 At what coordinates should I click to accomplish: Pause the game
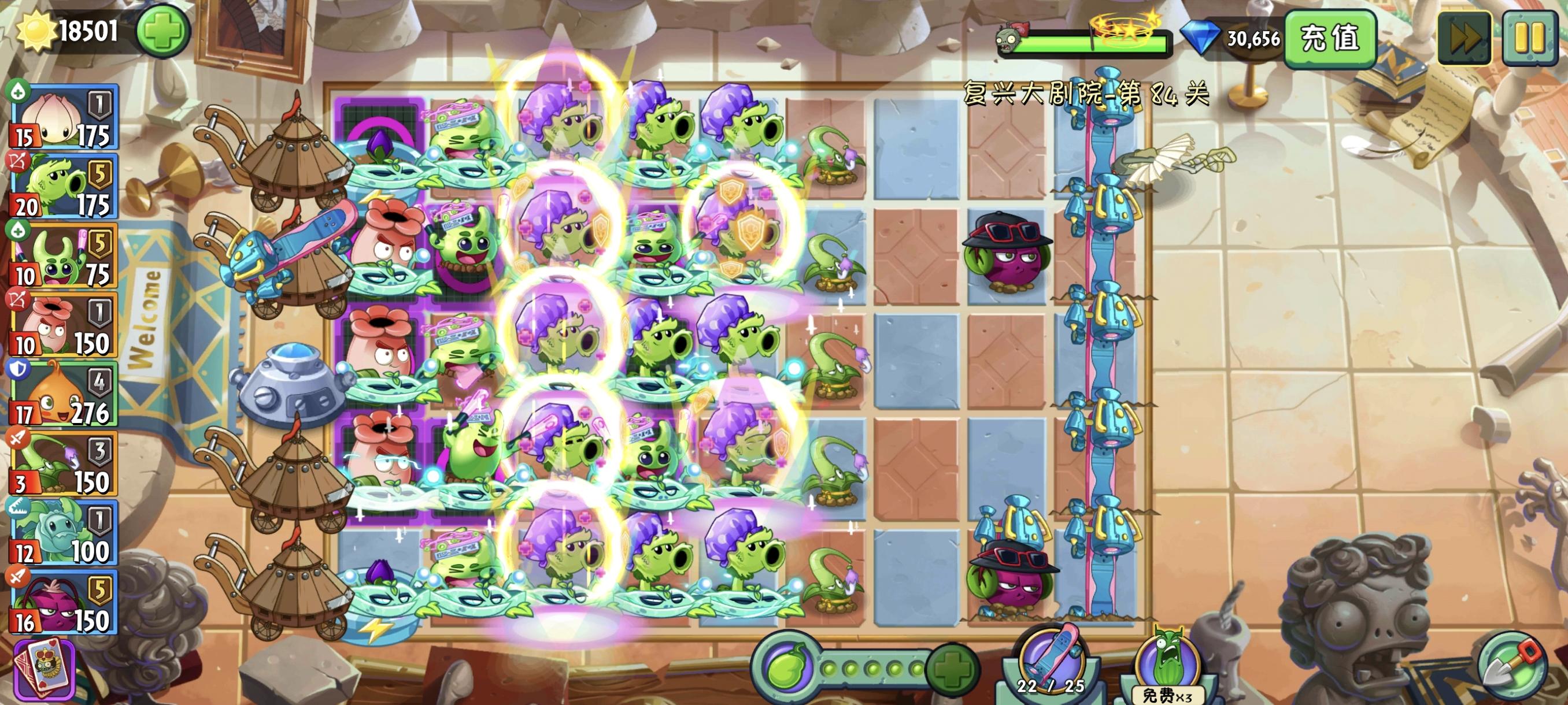pos(1530,38)
